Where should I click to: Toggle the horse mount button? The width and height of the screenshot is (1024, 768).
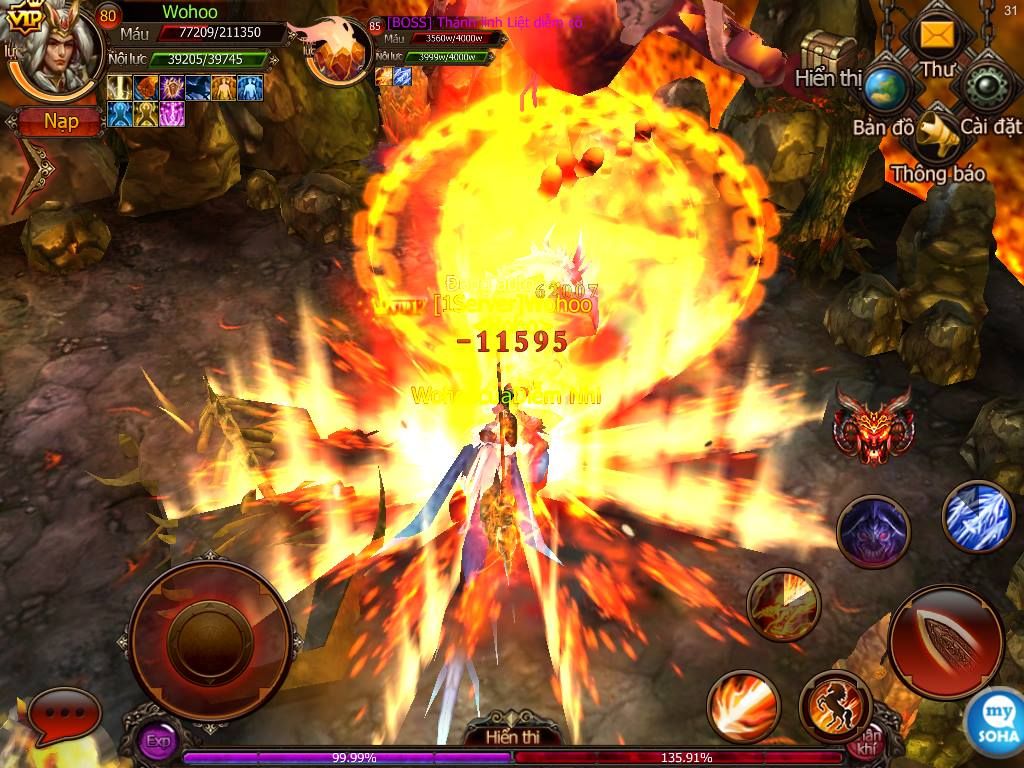pos(836,705)
